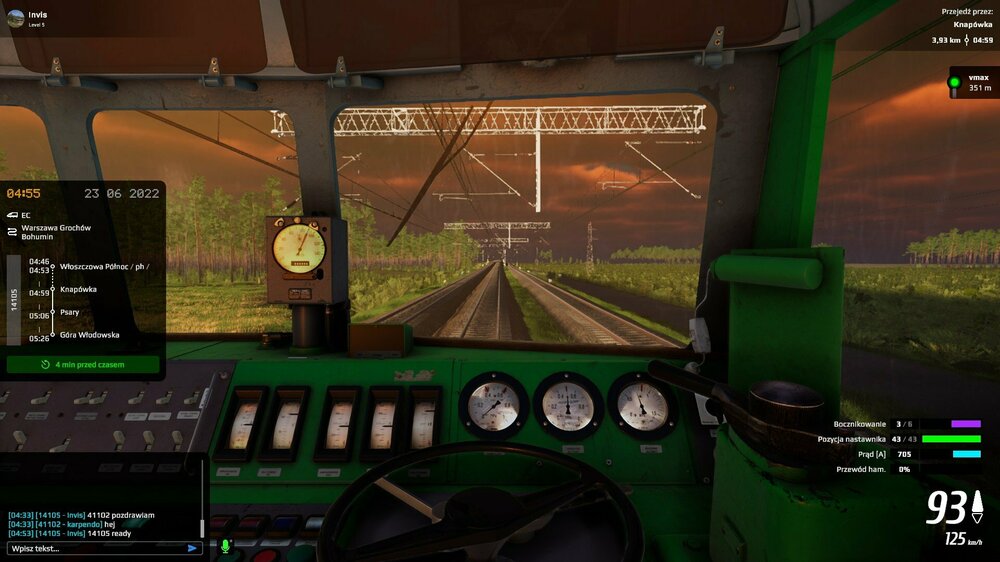This screenshot has height=562, width=1000.
Task: Select the Góra Włodowska timetable entry
Action: click(89, 335)
